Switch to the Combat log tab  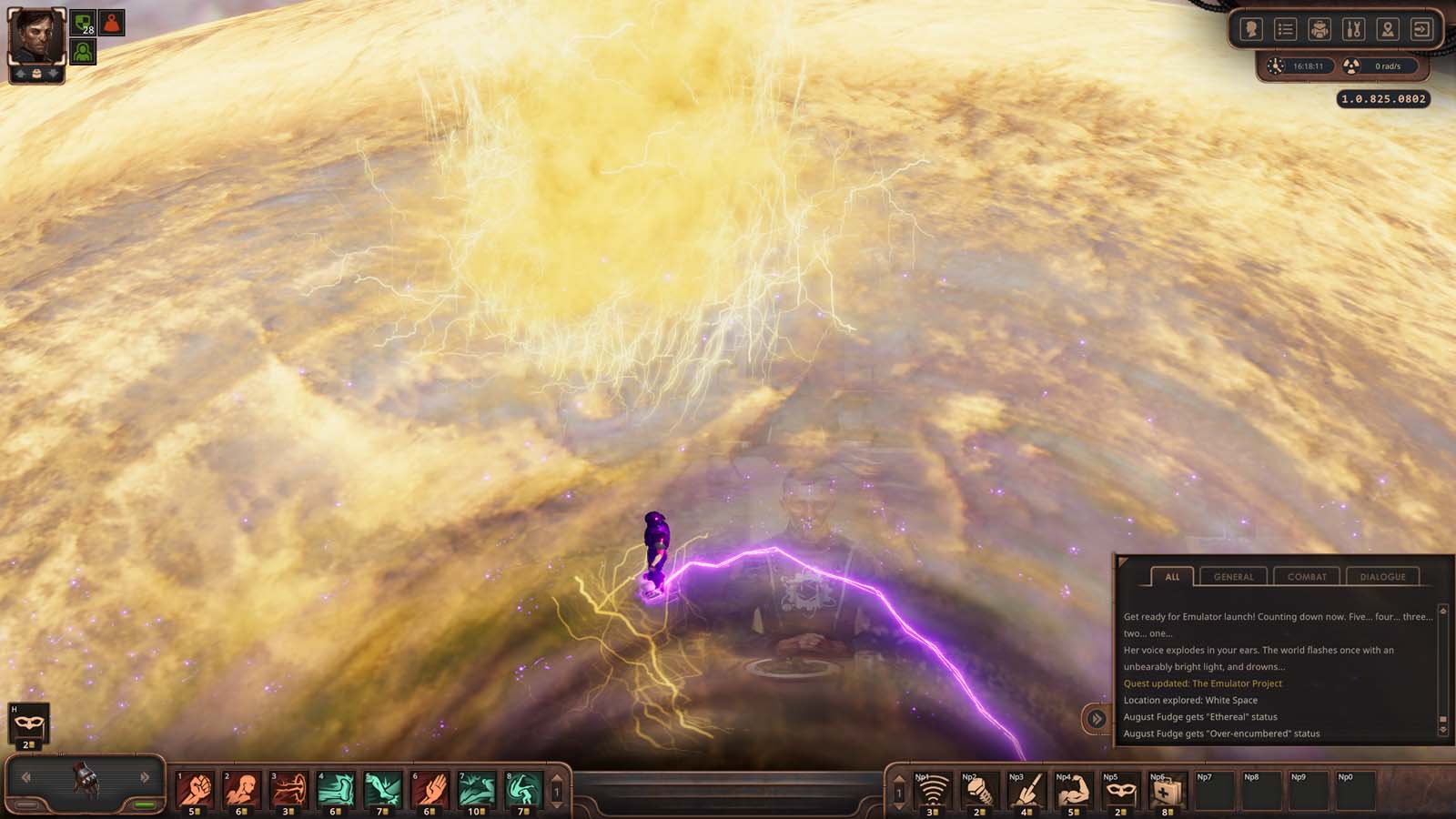click(x=1307, y=577)
